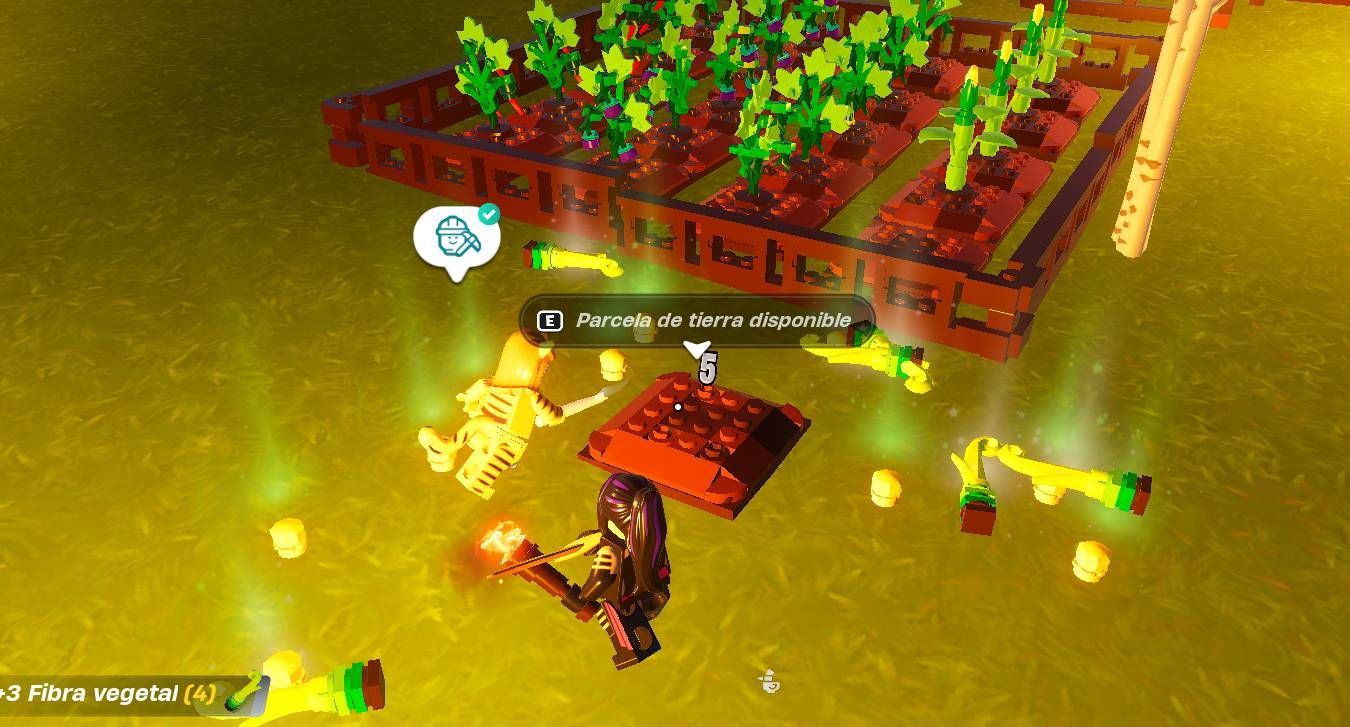The height and width of the screenshot is (727, 1350).
Task: Click the villager pickaxe speech bubble icon
Action: point(457,242)
